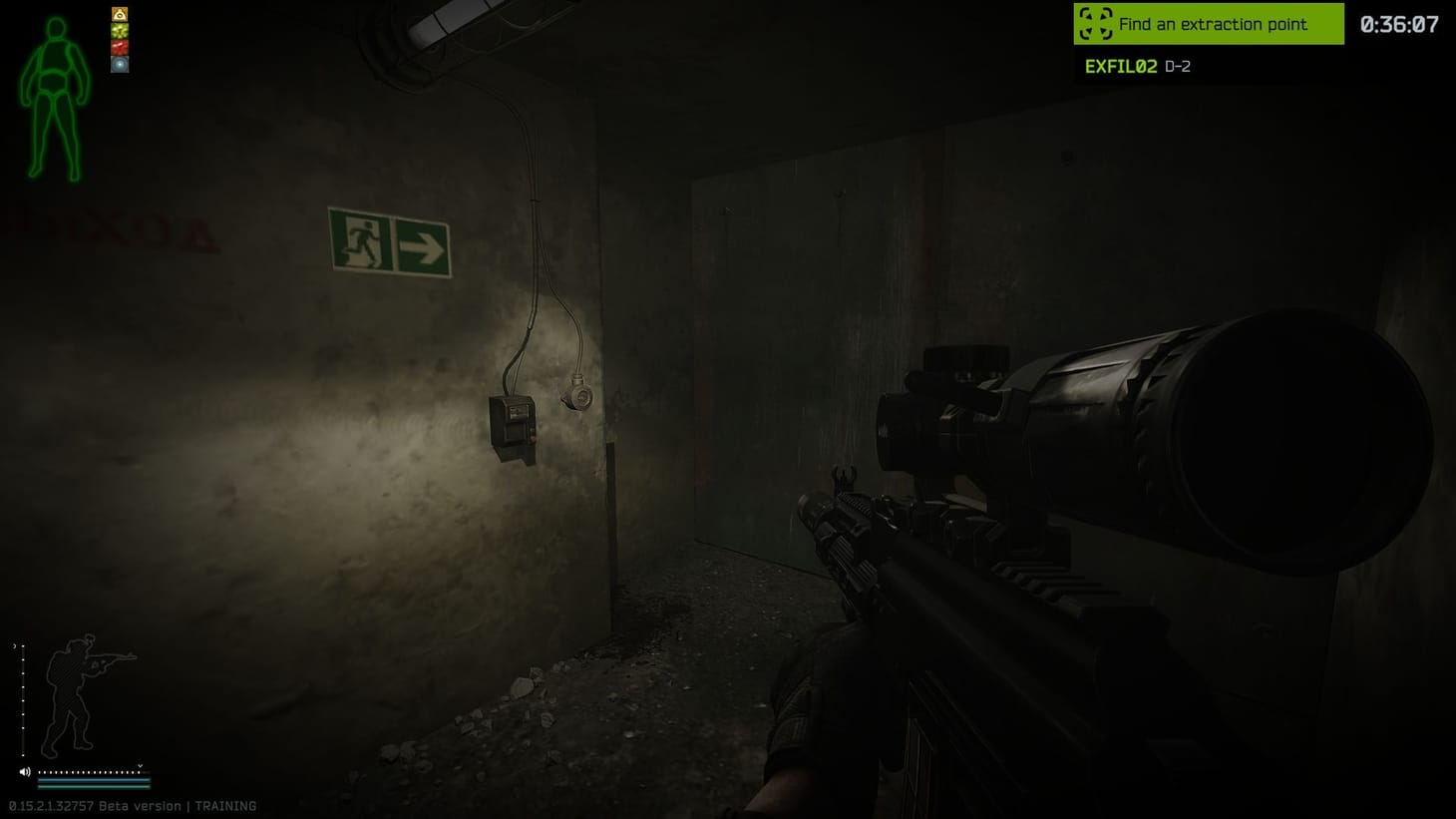
Task: Select the green energy status effect icon
Action: click(x=120, y=31)
